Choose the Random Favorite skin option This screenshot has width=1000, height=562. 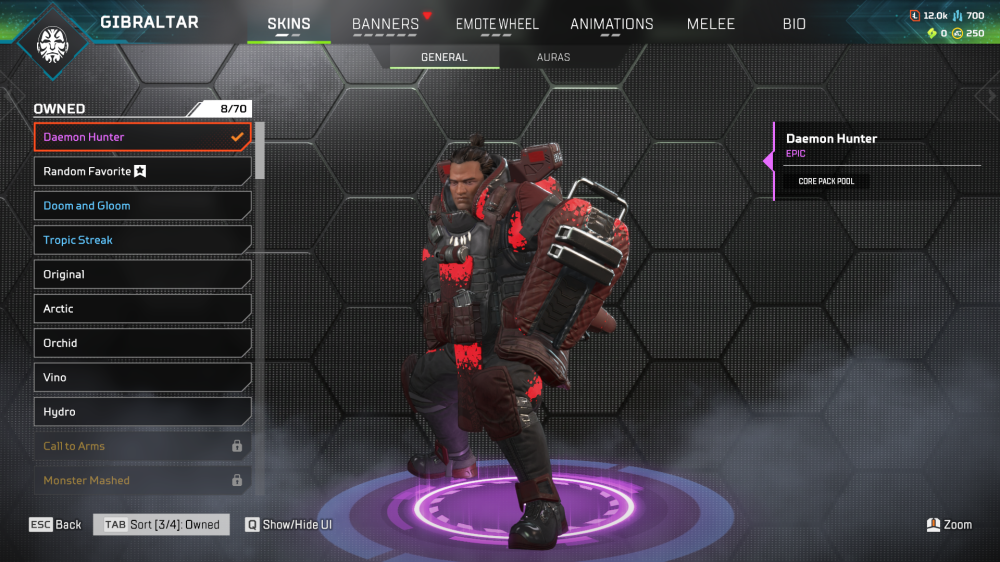tap(142, 171)
